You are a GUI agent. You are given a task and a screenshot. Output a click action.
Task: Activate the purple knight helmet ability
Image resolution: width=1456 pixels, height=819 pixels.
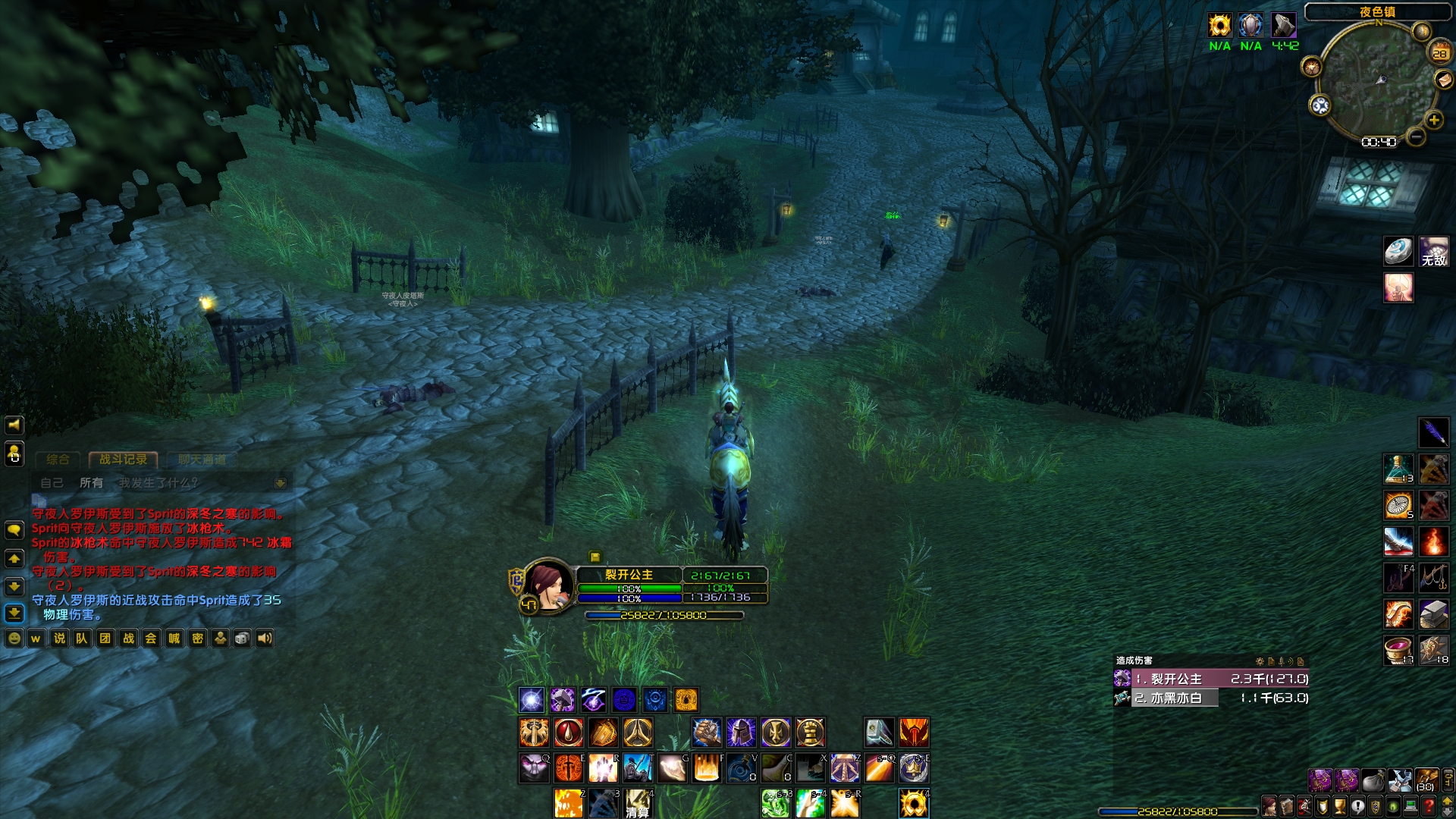(x=741, y=733)
